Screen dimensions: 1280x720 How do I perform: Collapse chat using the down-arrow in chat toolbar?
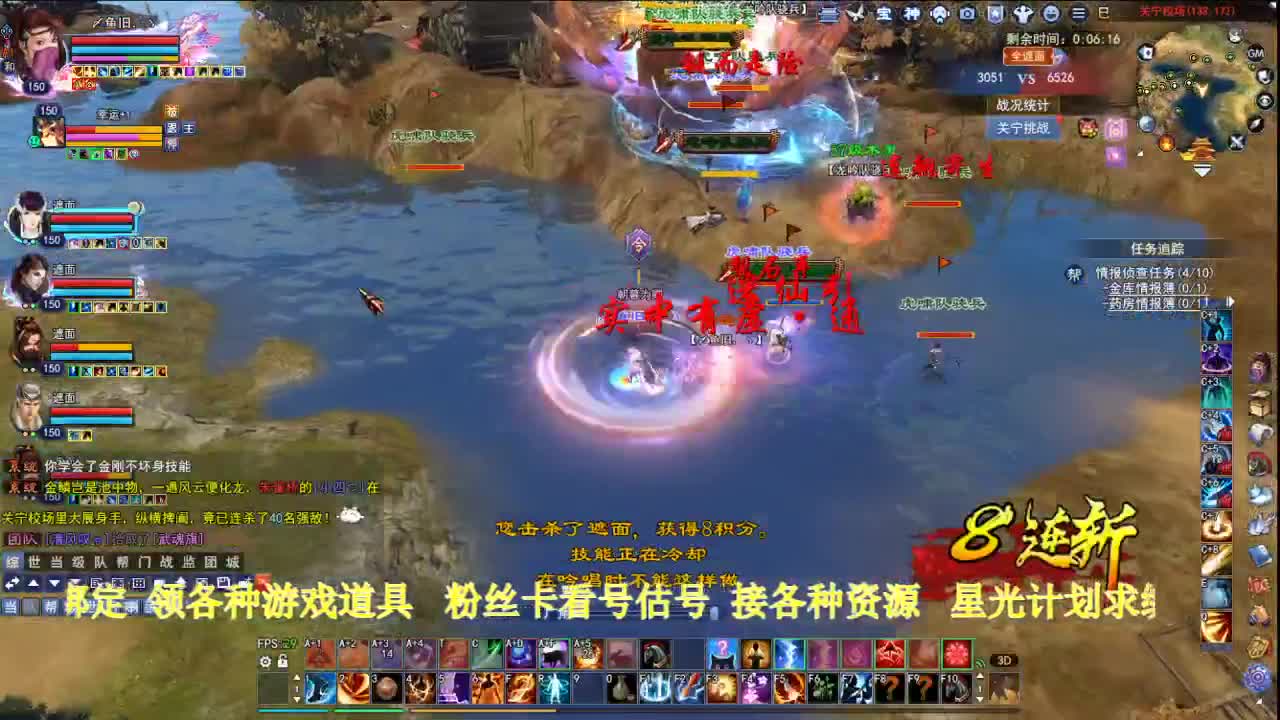point(53,584)
